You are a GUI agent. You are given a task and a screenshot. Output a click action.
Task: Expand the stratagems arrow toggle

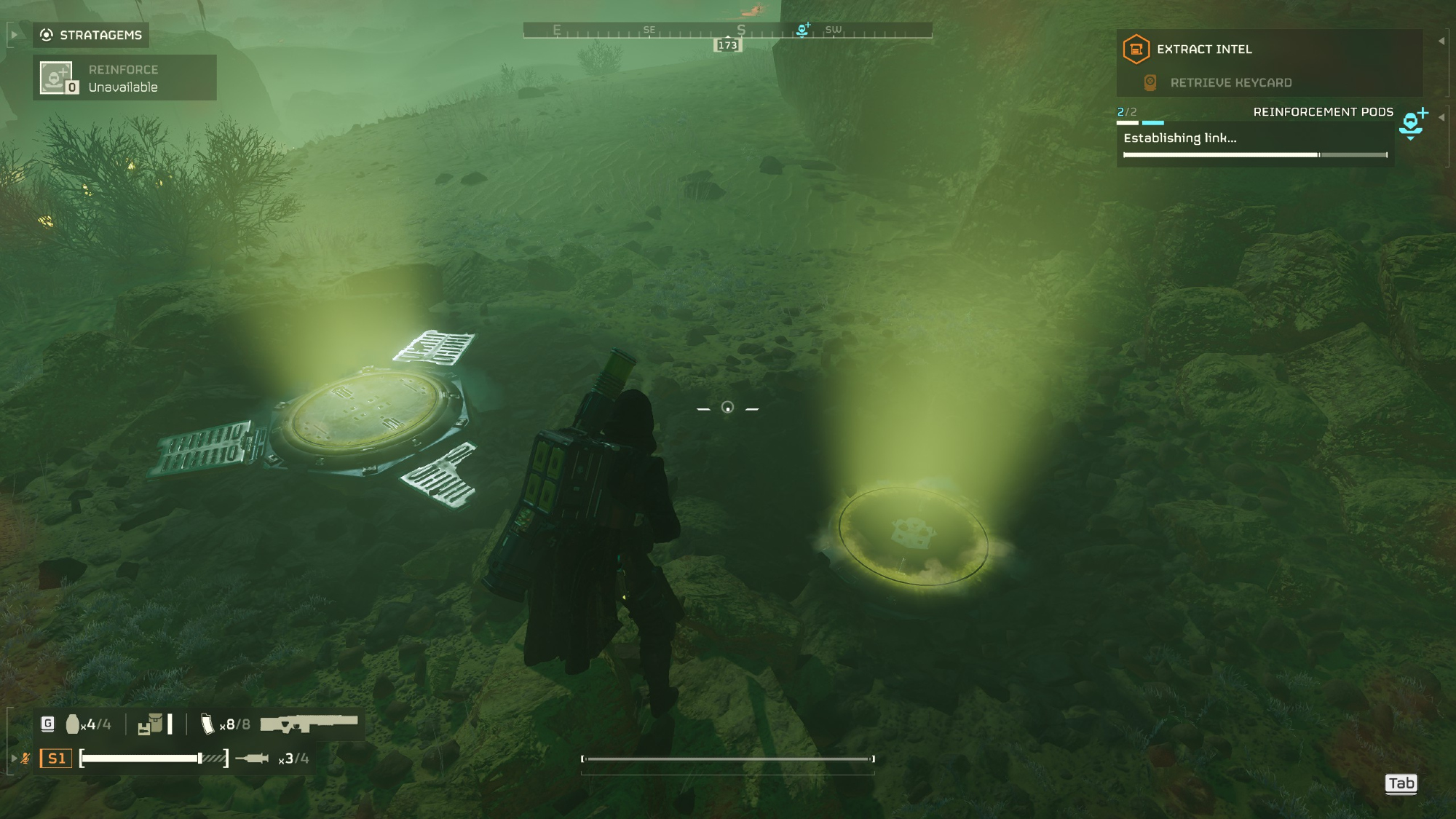pyautogui.click(x=14, y=35)
